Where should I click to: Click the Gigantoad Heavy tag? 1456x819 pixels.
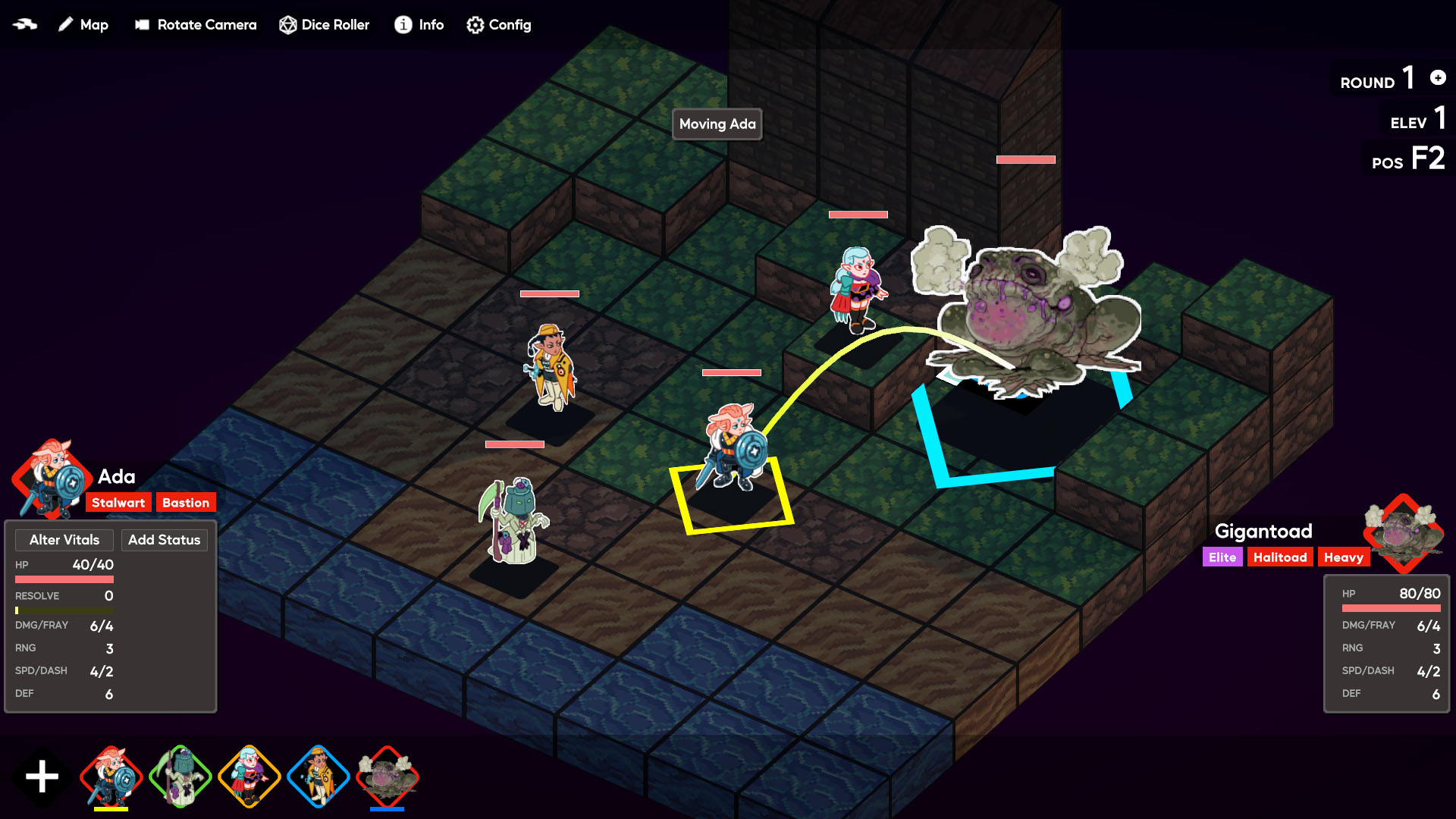pyautogui.click(x=1343, y=557)
